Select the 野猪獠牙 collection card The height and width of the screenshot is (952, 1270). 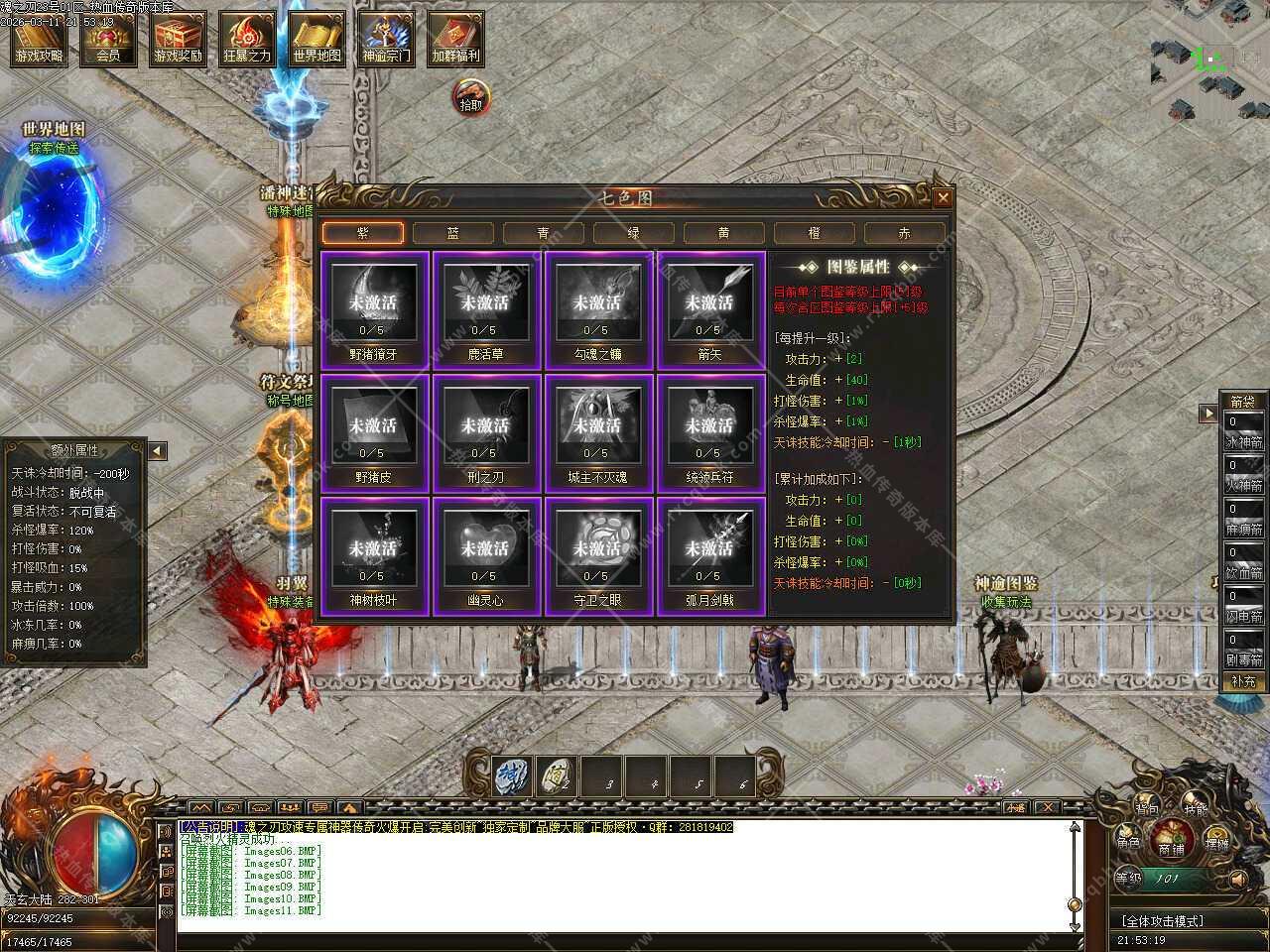click(x=373, y=308)
